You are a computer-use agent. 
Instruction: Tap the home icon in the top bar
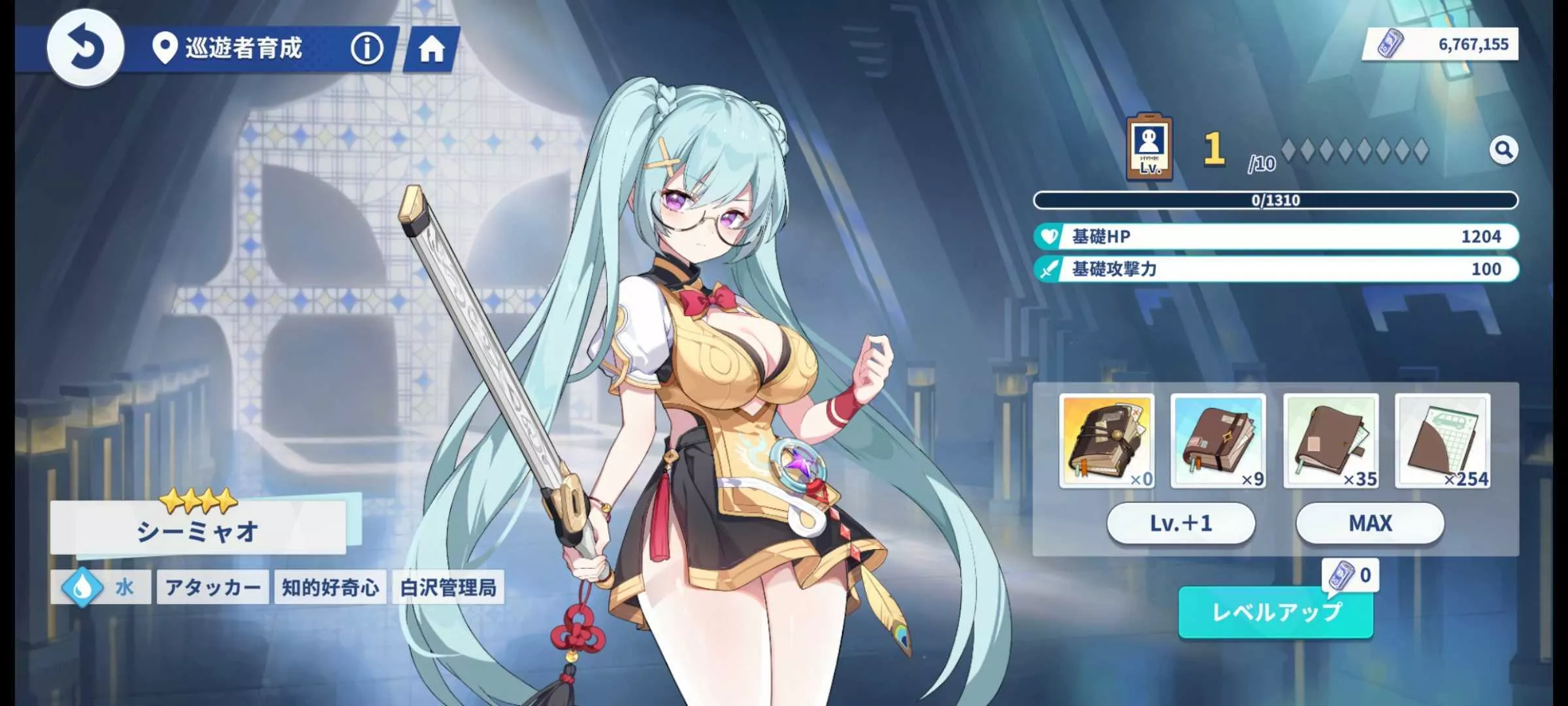tap(433, 49)
